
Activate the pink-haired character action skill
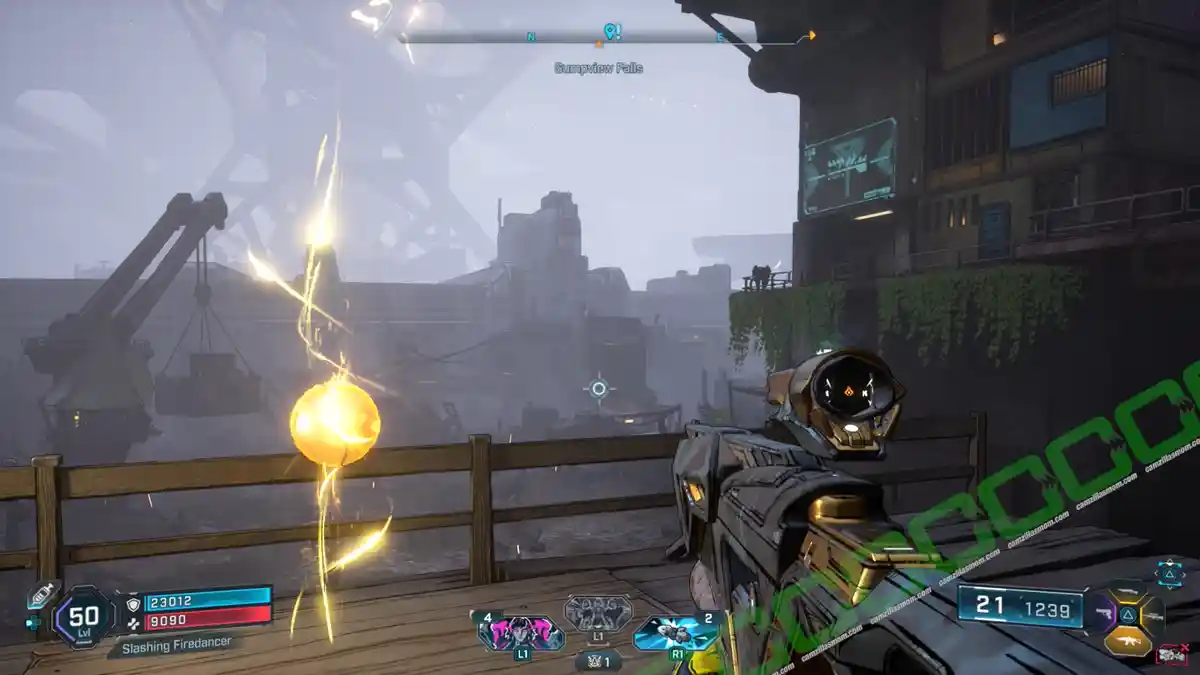click(x=521, y=633)
